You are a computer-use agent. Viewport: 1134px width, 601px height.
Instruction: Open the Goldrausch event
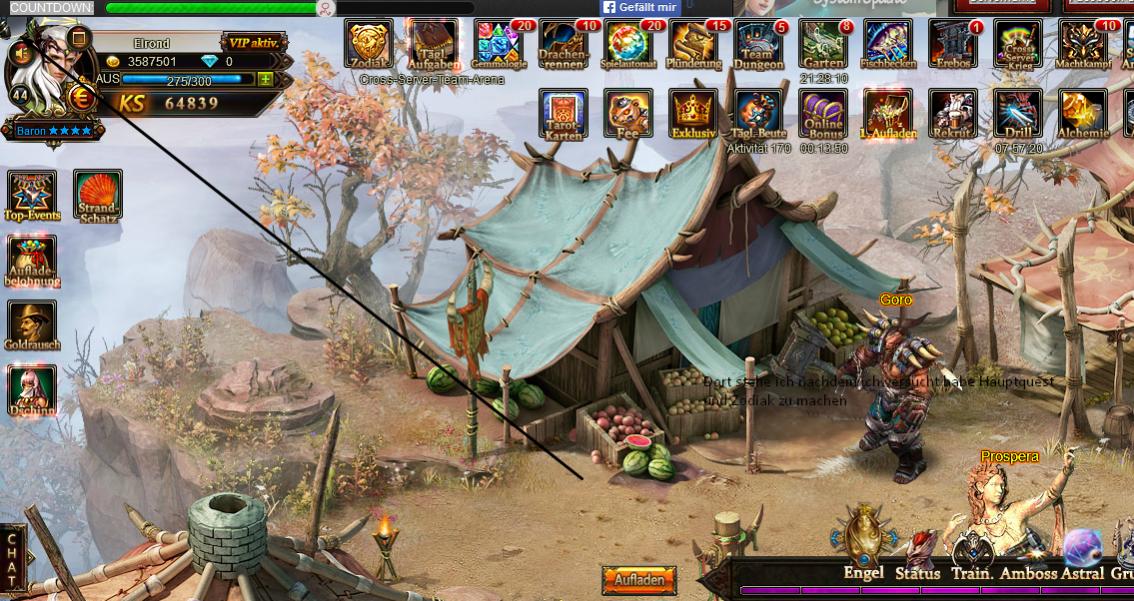tap(33, 324)
